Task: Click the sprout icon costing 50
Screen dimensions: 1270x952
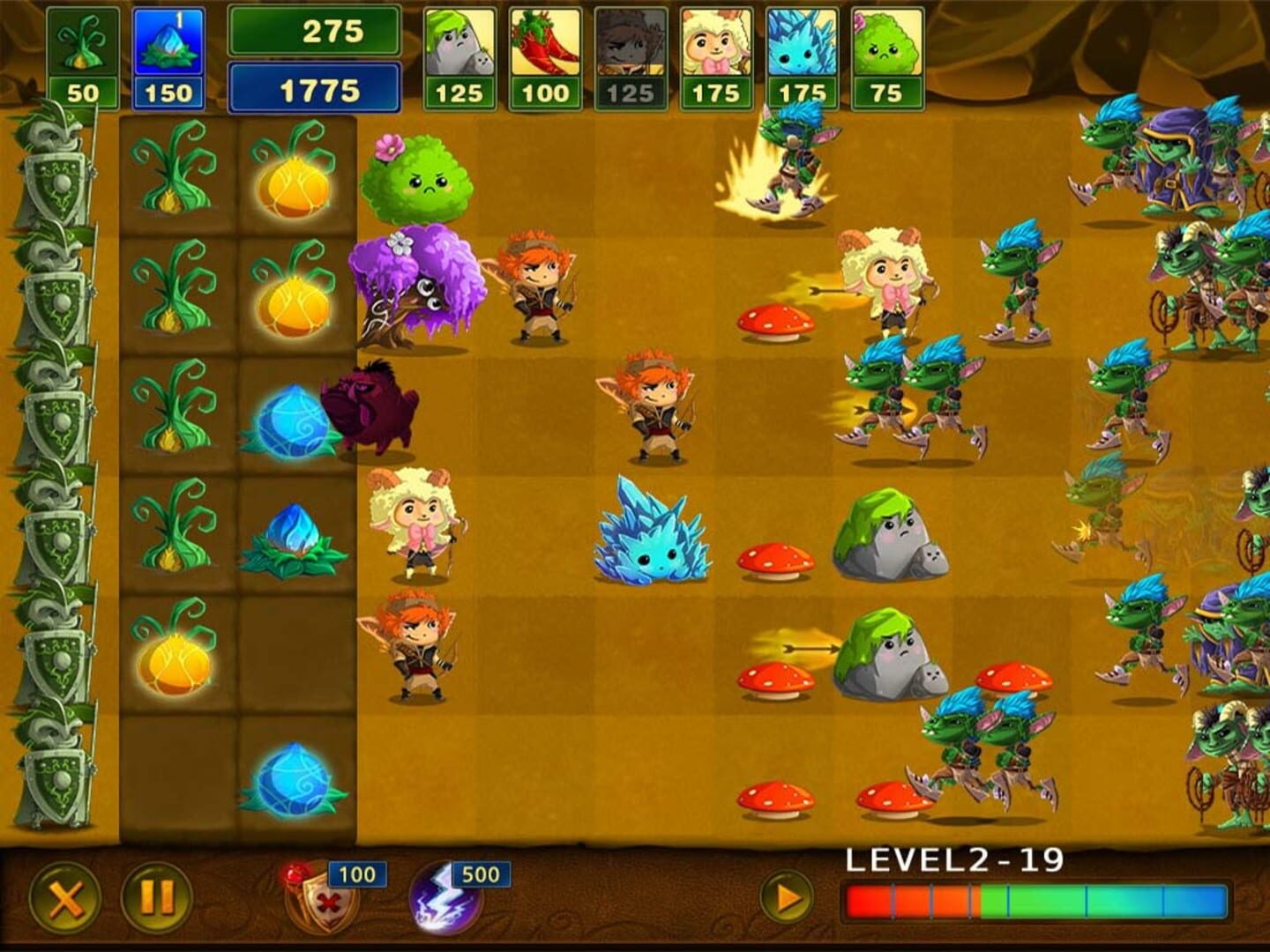Action: coord(84,48)
